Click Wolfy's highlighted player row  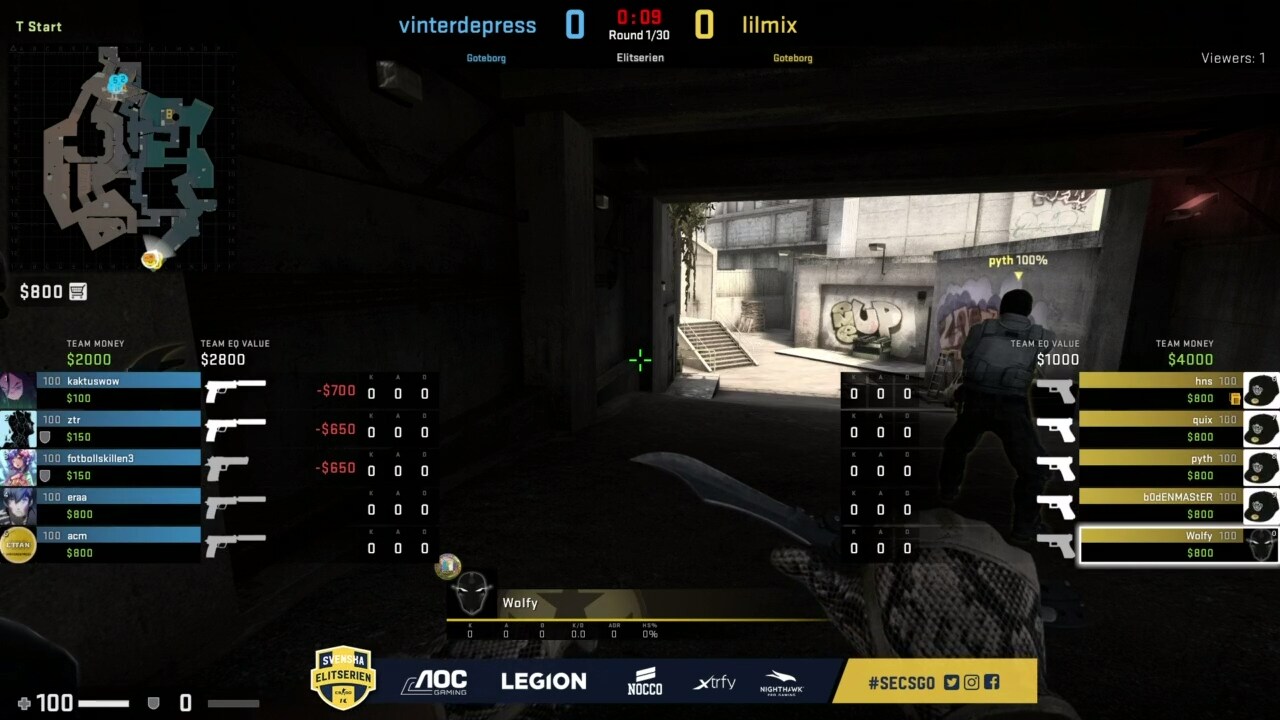1160,544
